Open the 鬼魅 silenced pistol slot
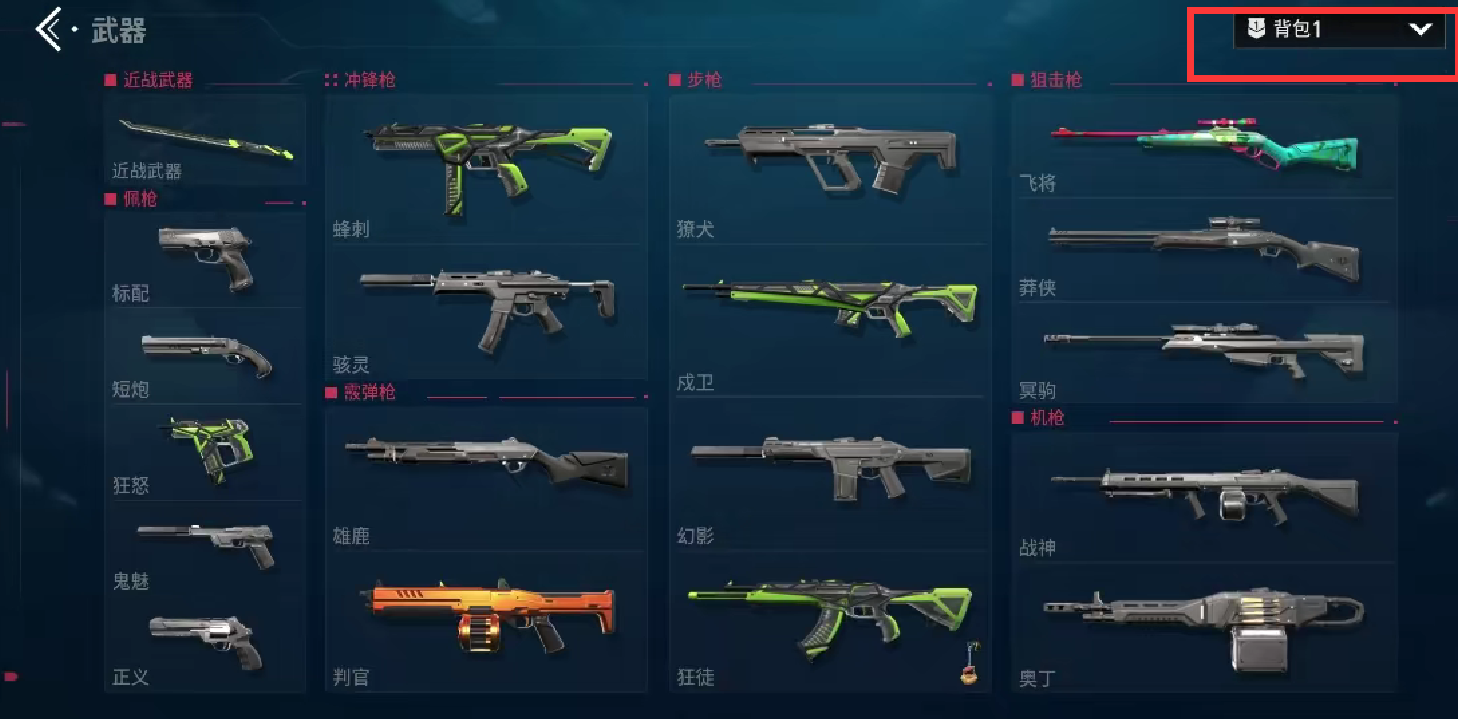Screen dimensions: 1458x719 pyautogui.click(x=205, y=546)
